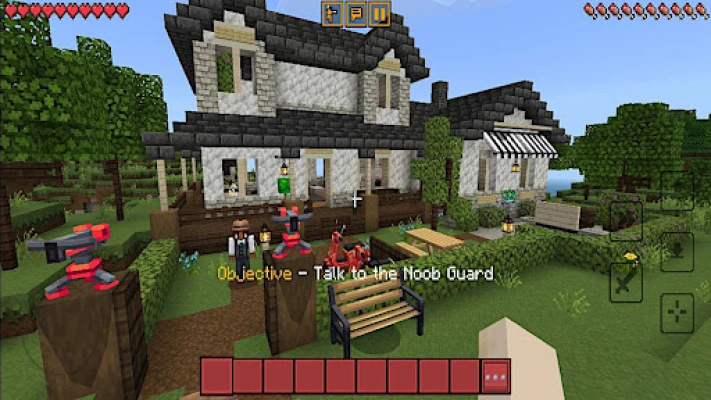Tap the down-arrow sneak touch button
Viewport: 711px width, 400px height.
click(677, 251)
